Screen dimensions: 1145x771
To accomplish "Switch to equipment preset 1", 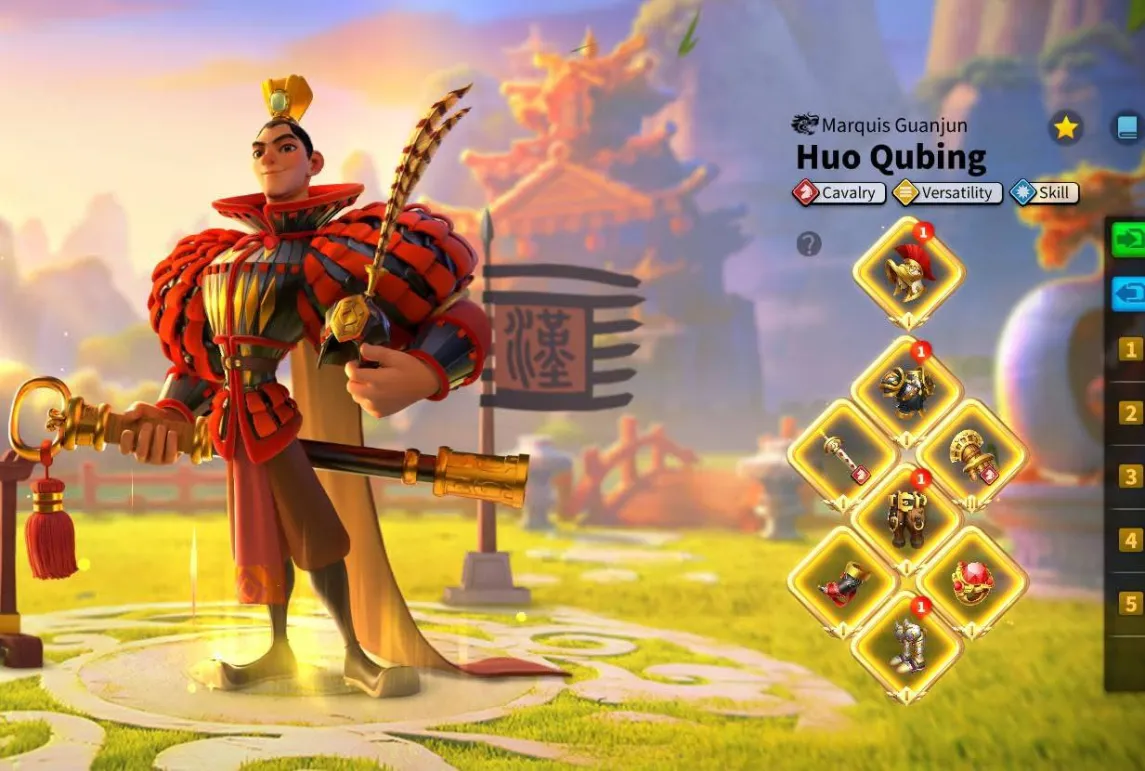I will click(1131, 349).
